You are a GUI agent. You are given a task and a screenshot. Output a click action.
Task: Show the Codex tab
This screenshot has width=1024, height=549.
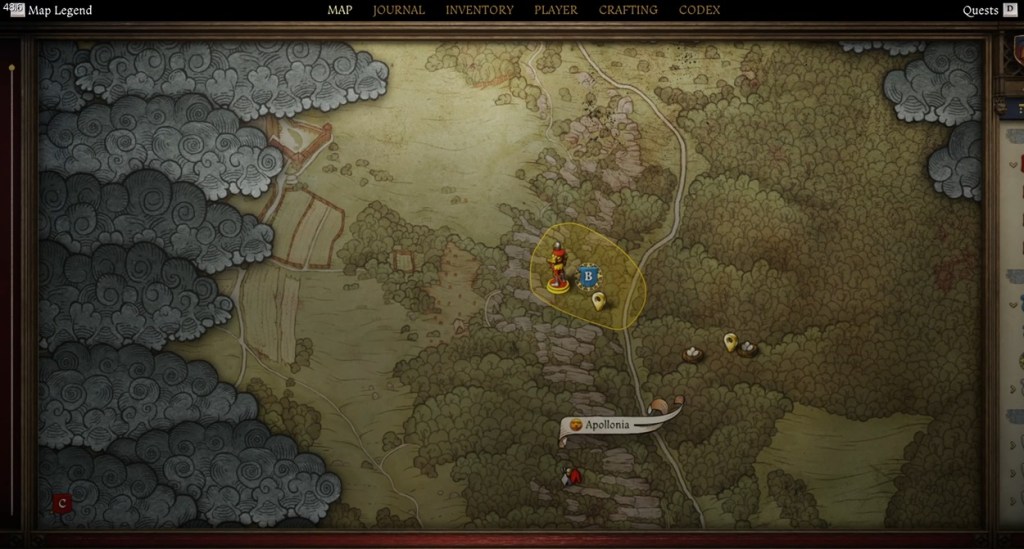699,10
